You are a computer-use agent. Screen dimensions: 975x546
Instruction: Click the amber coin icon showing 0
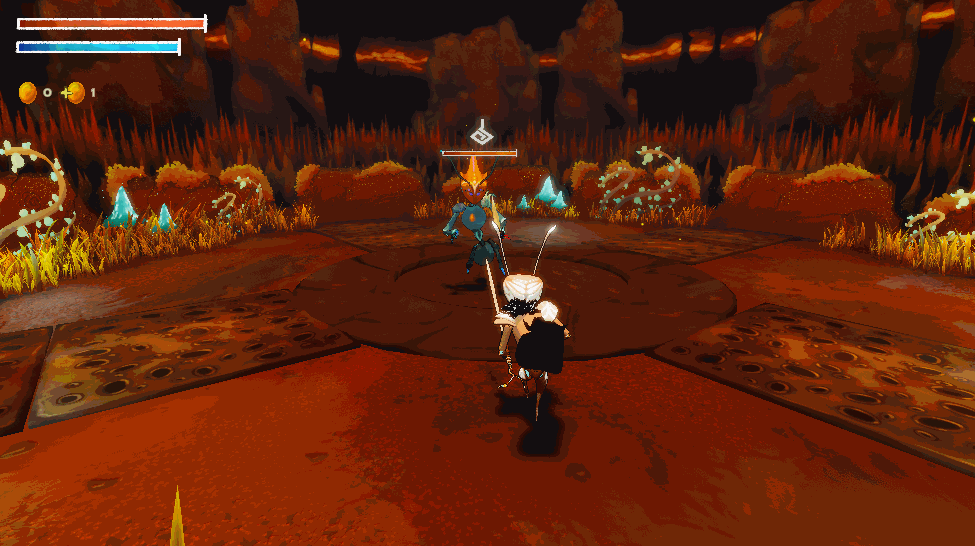coord(28,93)
